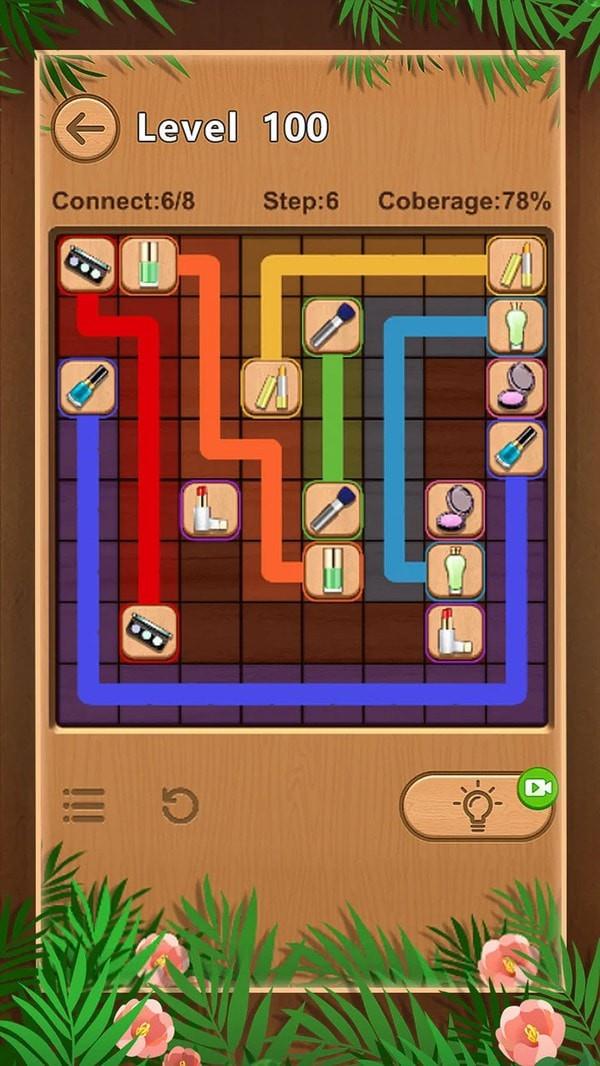The width and height of the screenshot is (600, 1066).
Task: Select the red lipstick tile beneath the perfume bottle
Action: [456, 632]
